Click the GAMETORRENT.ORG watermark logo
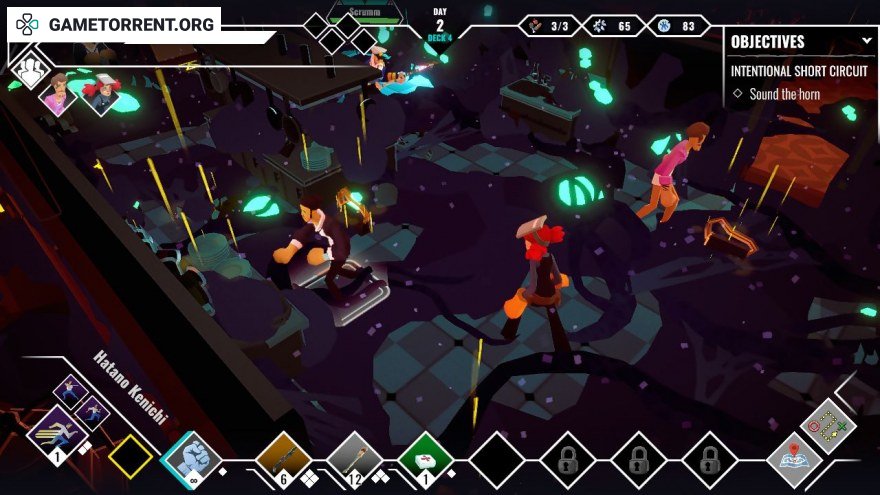Image resolution: width=880 pixels, height=495 pixels. tap(113, 24)
